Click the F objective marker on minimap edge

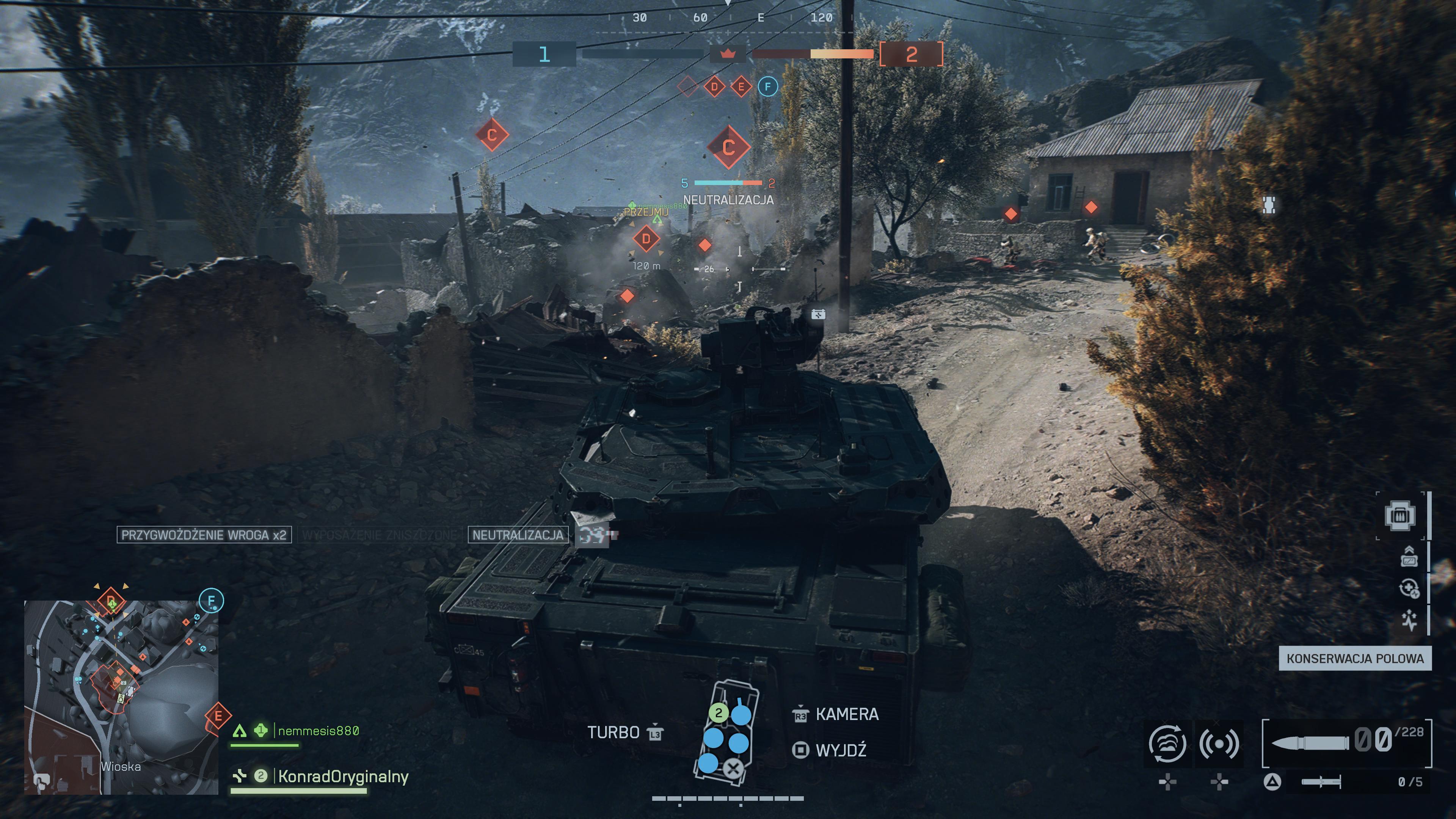click(x=212, y=600)
